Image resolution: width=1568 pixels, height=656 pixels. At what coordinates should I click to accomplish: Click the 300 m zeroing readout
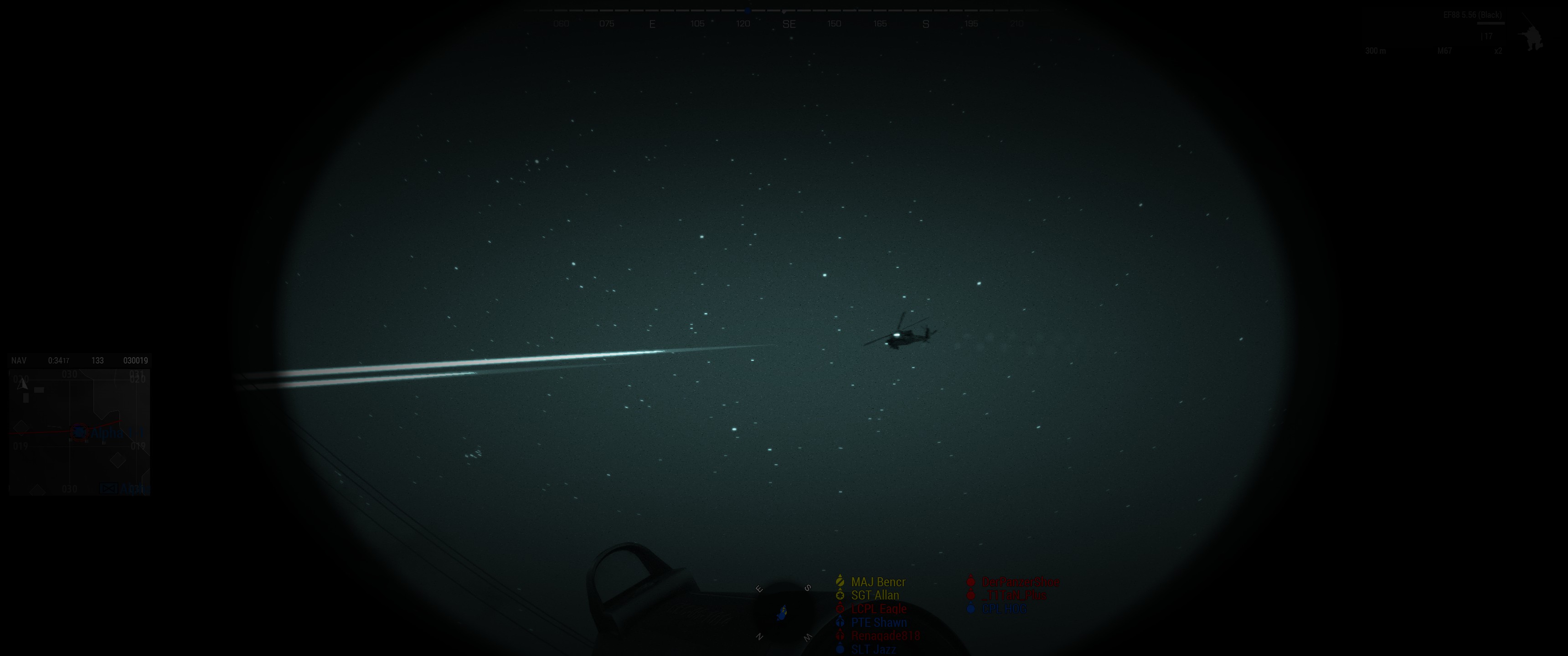click(1376, 52)
